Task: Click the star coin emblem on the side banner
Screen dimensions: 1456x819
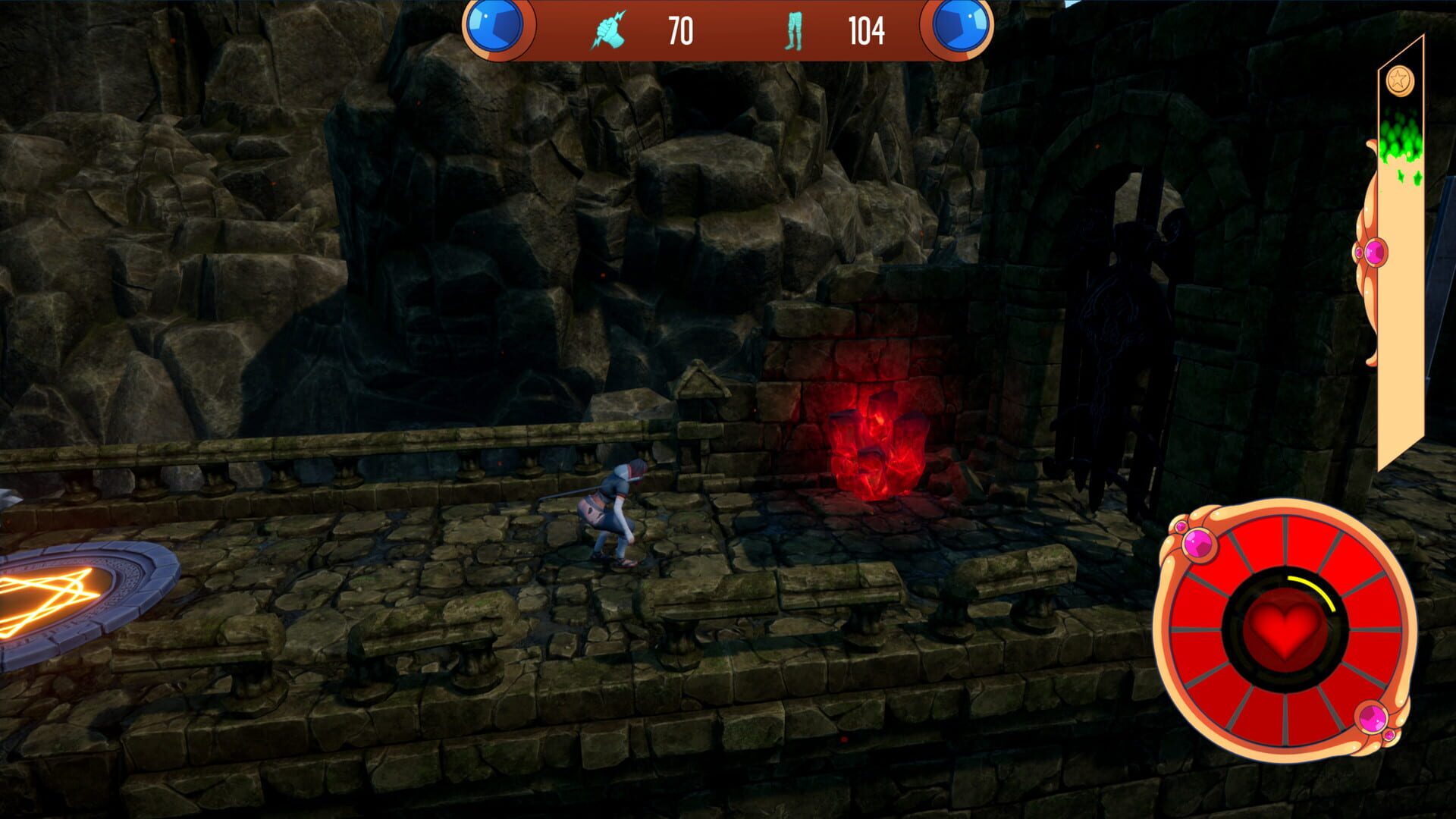Action: [x=1399, y=80]
